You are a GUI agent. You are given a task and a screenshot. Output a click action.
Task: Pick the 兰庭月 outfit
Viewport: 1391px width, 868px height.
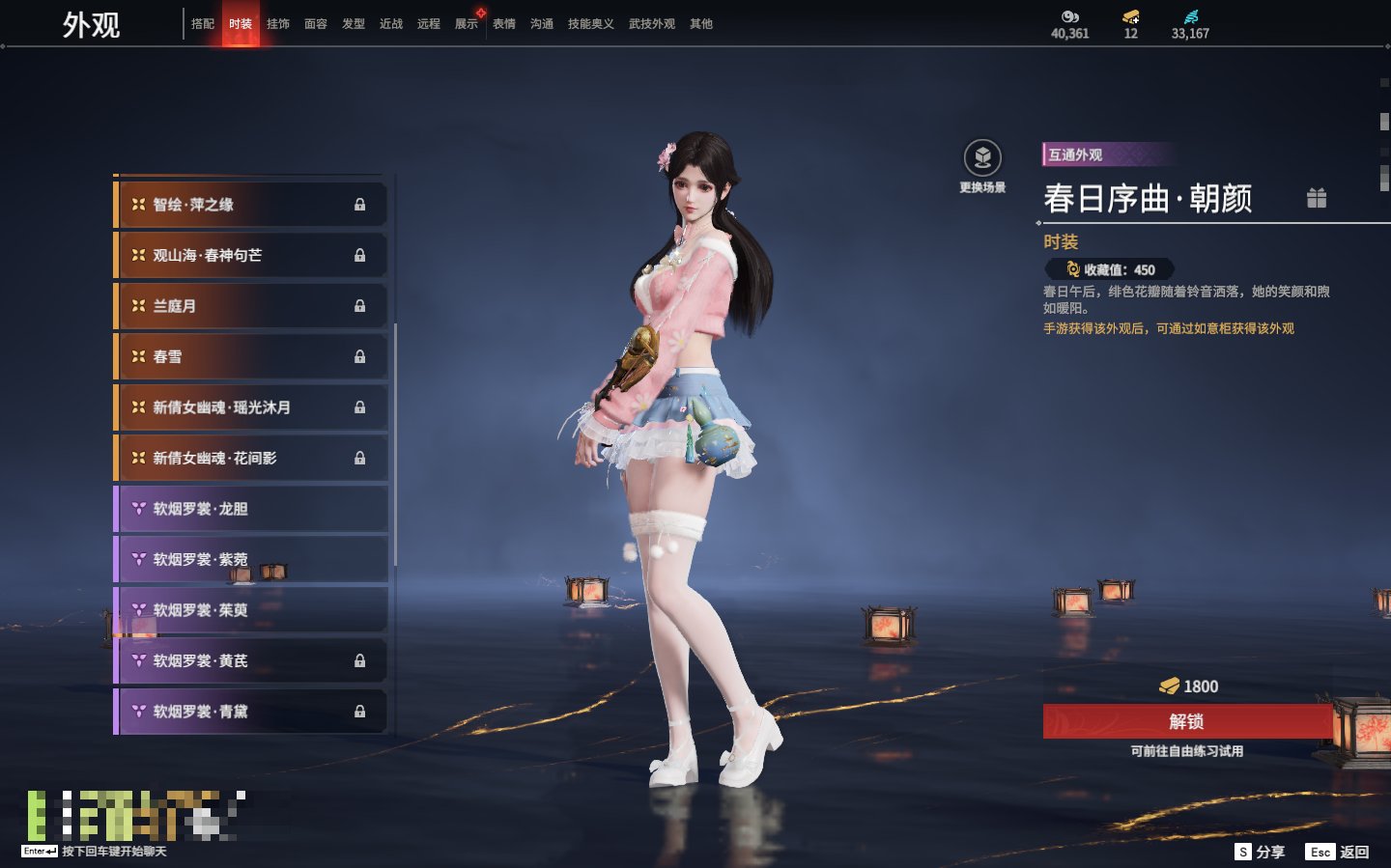pos(250,306)
